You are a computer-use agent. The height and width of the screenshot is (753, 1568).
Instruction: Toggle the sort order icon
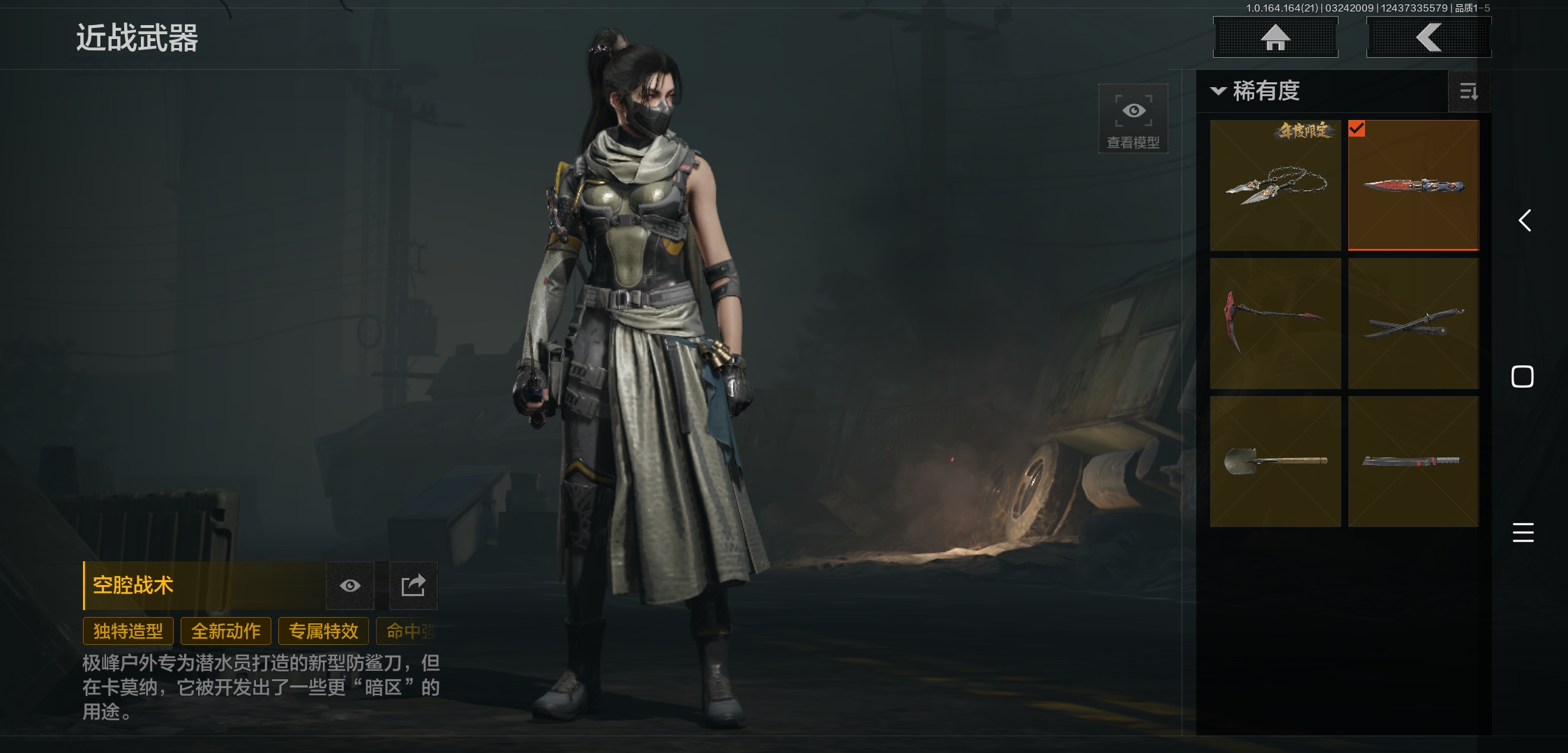click(1468, 91)
